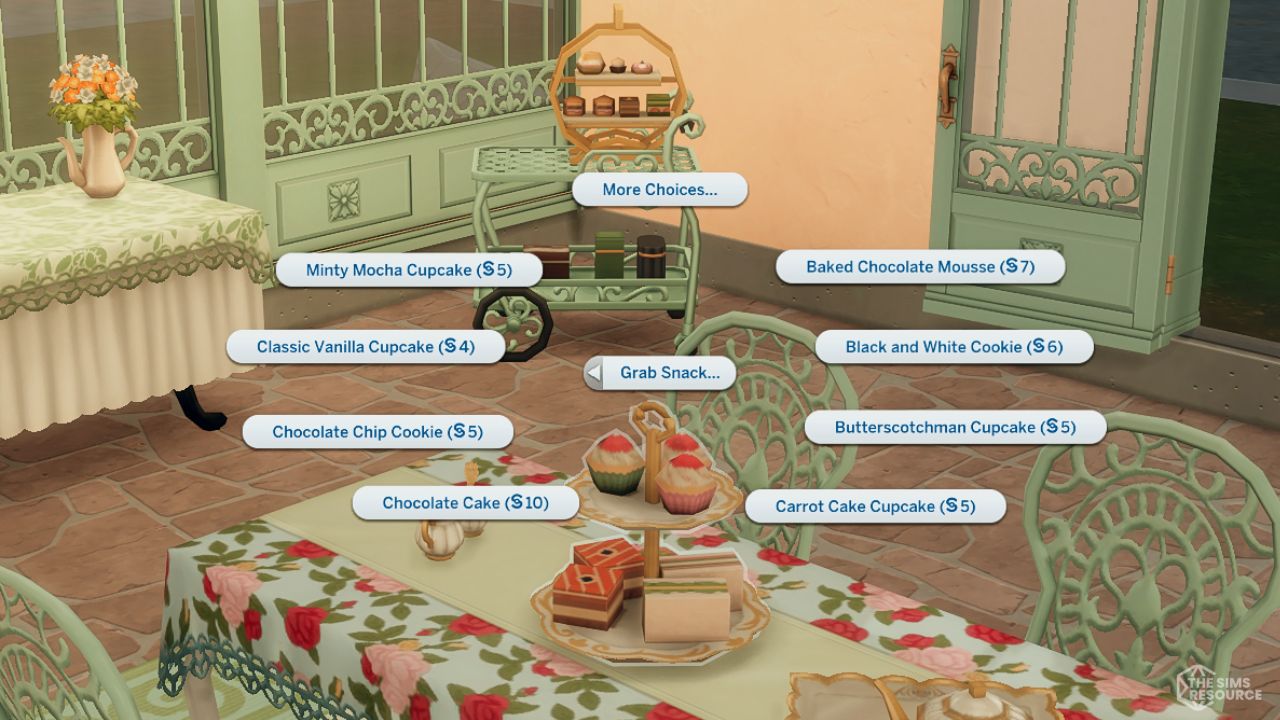Order the Butterscotchman Cupcake

tap(954, 426)
